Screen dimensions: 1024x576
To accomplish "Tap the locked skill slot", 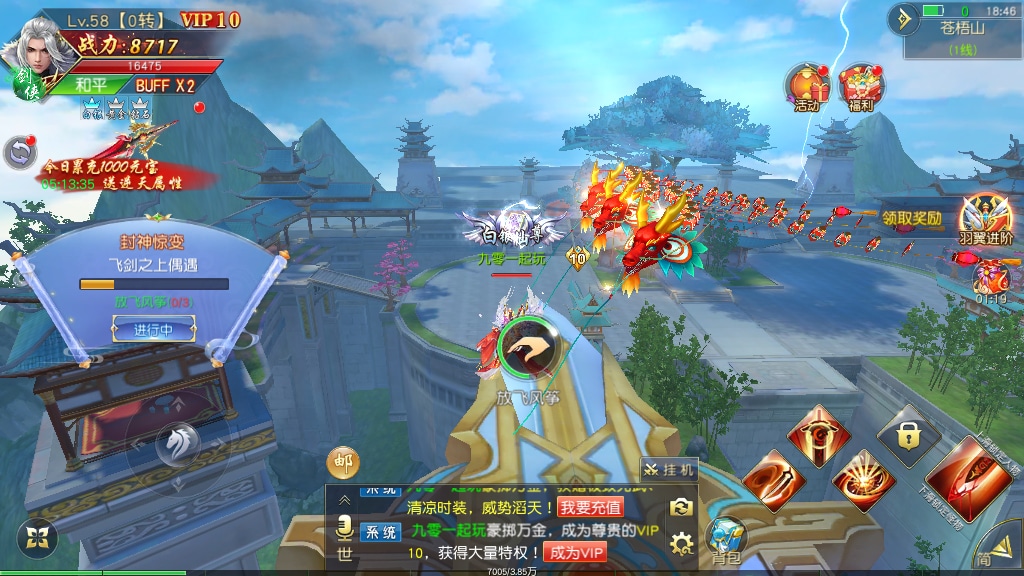I will point(908,436).
